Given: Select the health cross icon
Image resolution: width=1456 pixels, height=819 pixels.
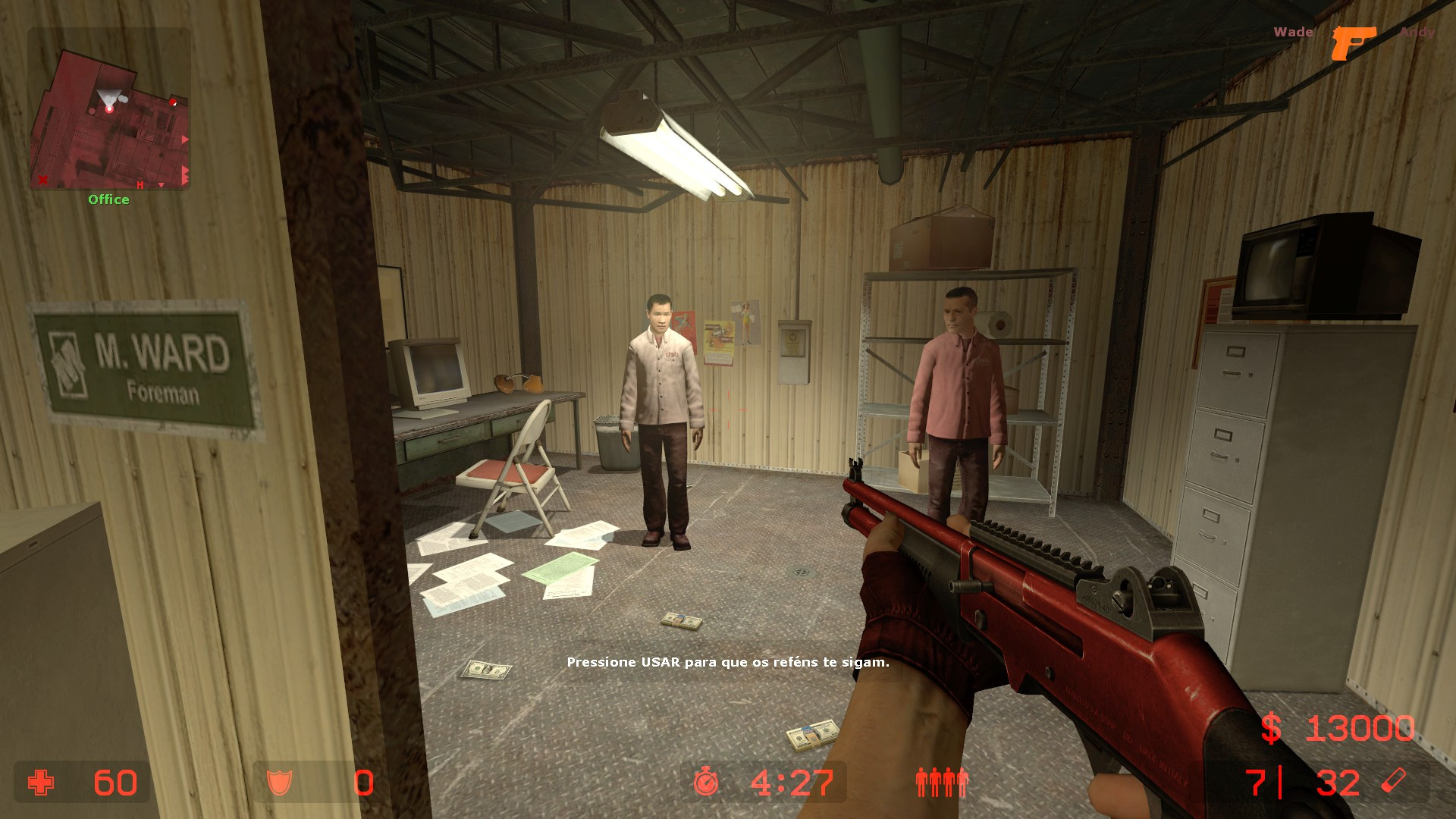Looking at the screenshot, I should 42,783.
